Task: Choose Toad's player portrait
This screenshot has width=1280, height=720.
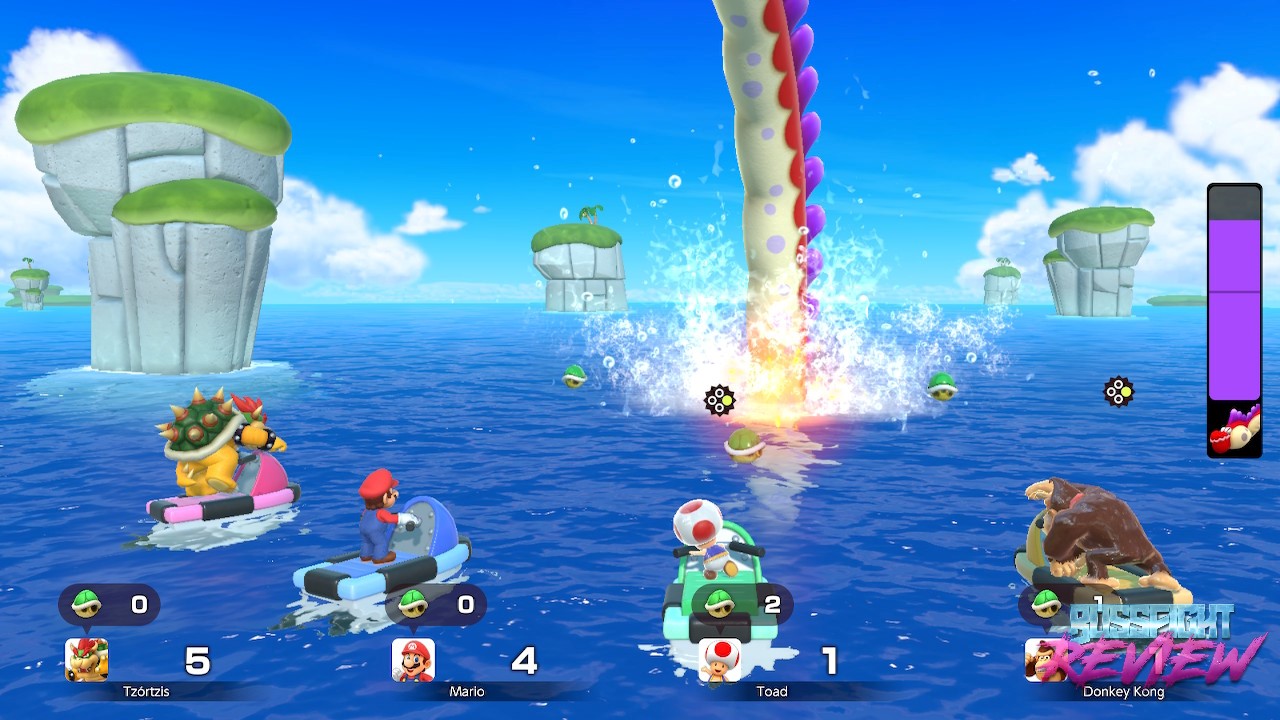Action: point(720,660)
